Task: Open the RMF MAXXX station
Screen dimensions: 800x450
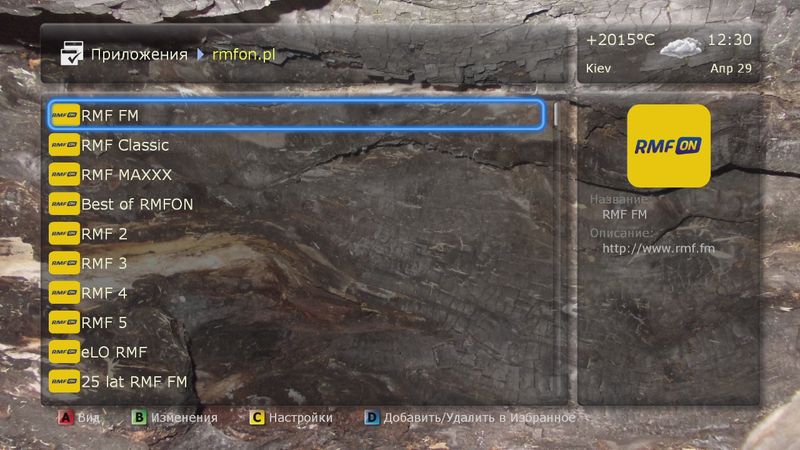Action: (x=295, y=174)
